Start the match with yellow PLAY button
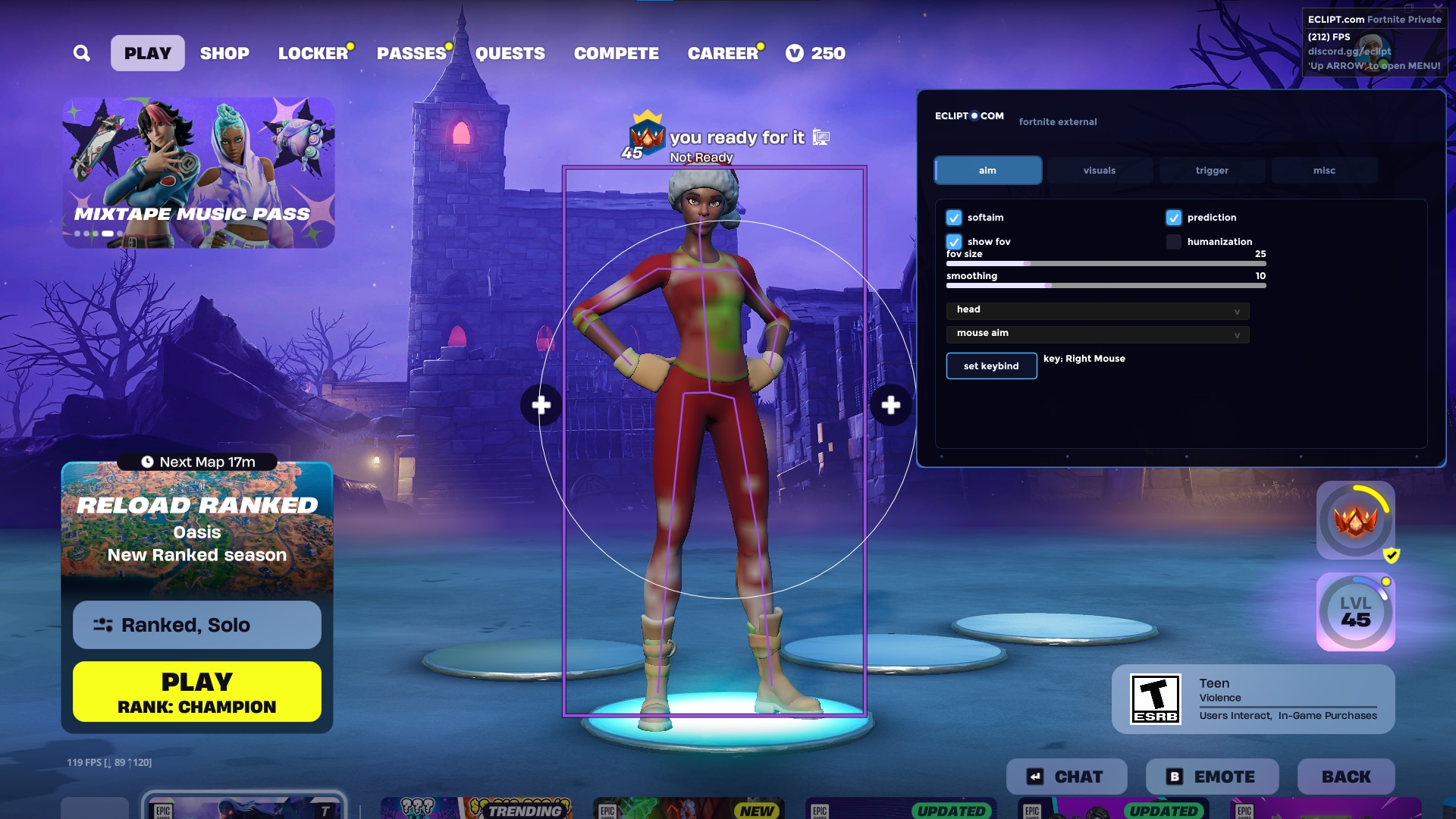This screenshot has height=819, width=1456. [197, 692]
